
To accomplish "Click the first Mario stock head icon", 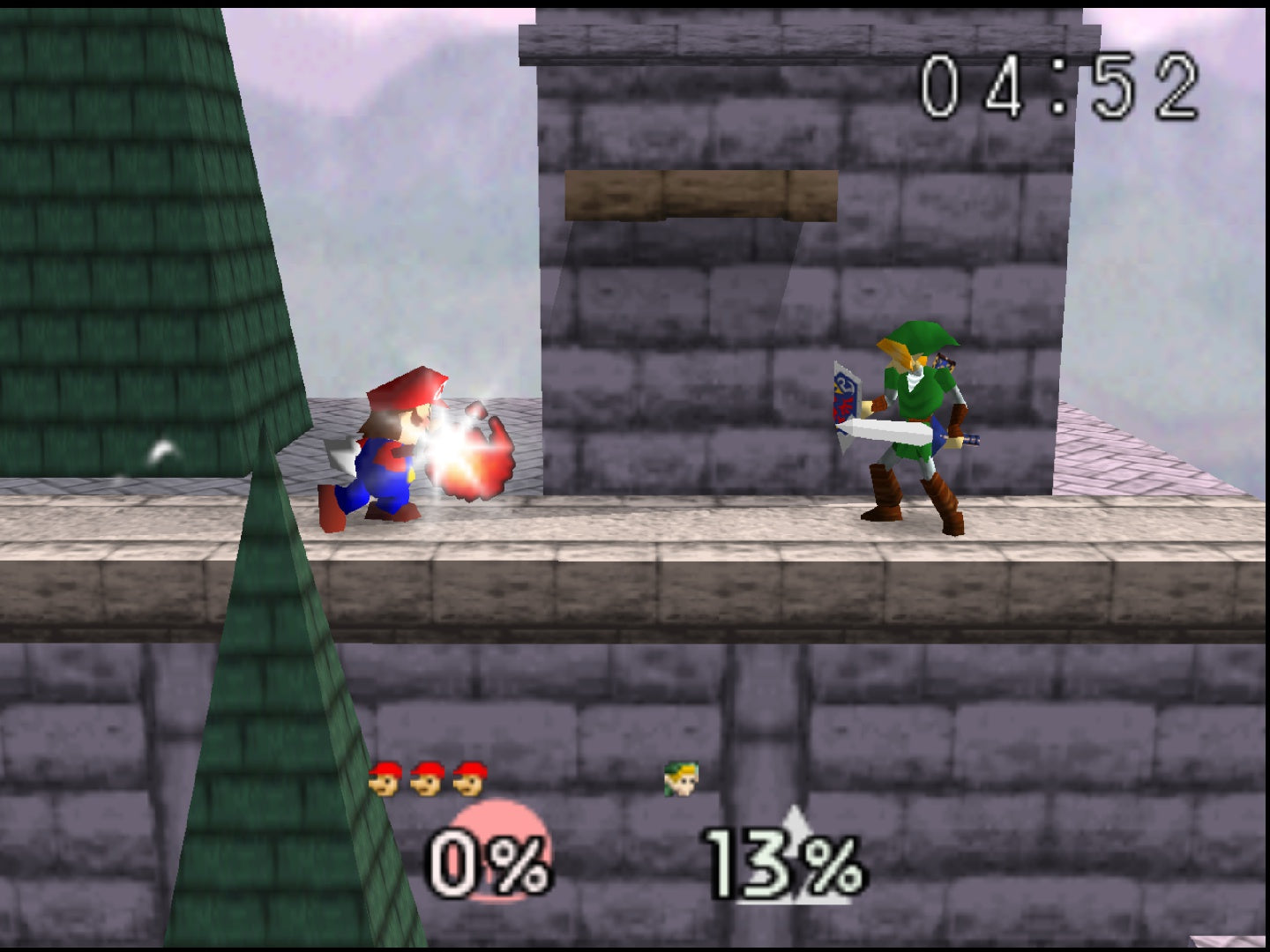I will (385, 777).
